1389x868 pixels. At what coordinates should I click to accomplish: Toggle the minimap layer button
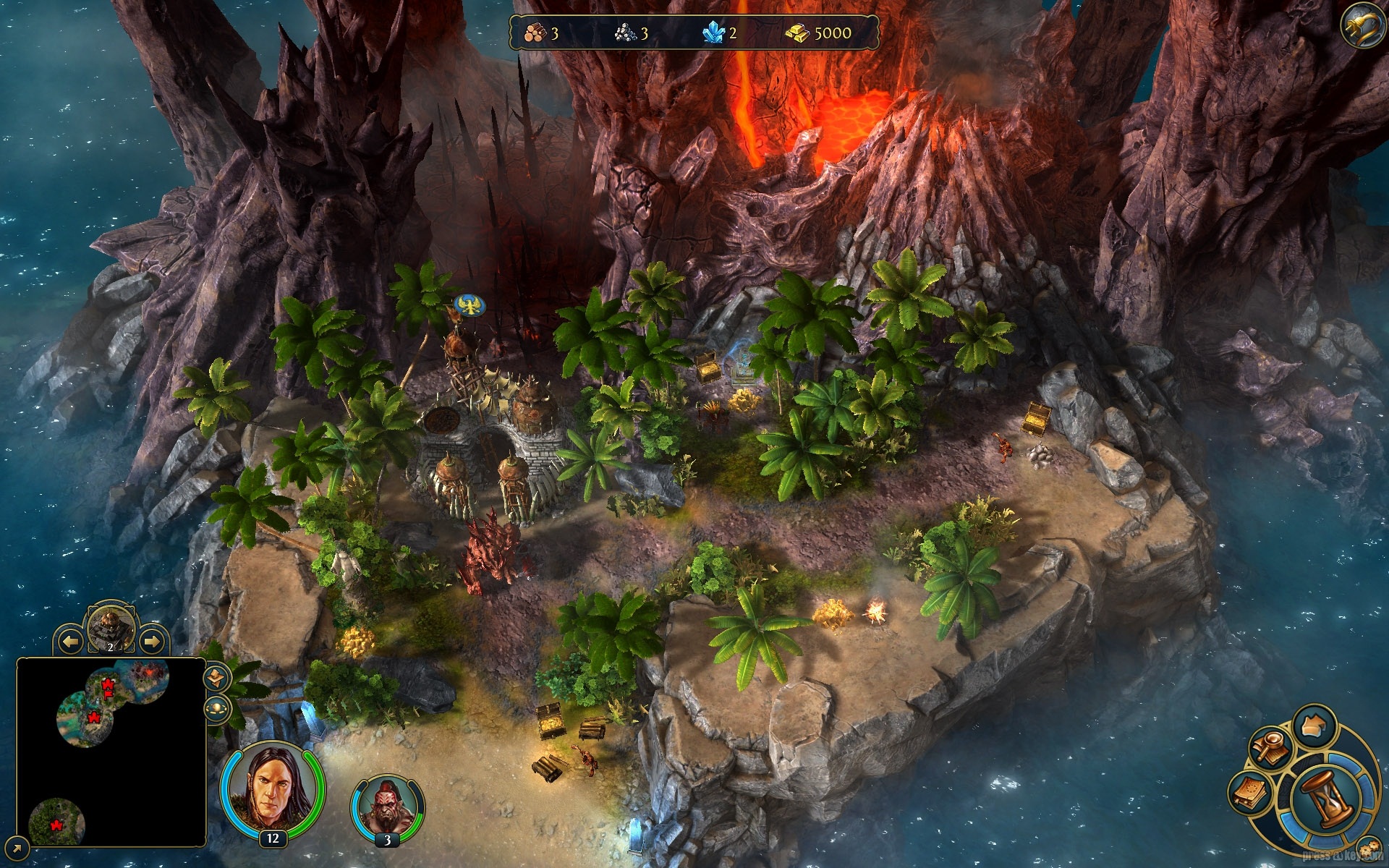pos(216,678)
